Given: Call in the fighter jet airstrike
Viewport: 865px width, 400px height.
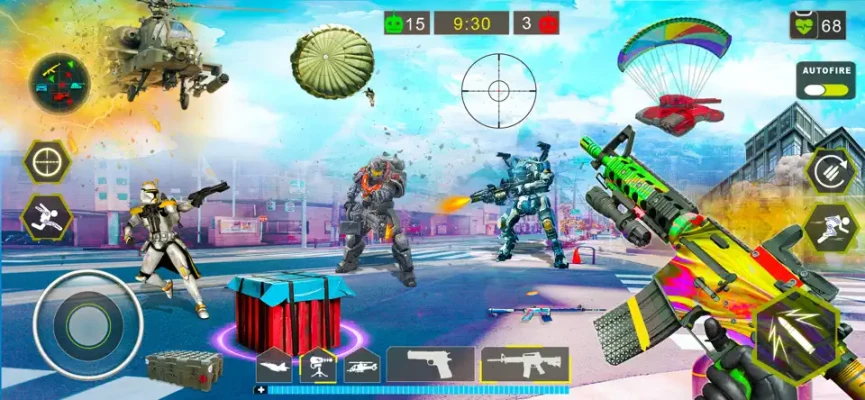Looking at the screenshot, I should [x=273, y=365].
